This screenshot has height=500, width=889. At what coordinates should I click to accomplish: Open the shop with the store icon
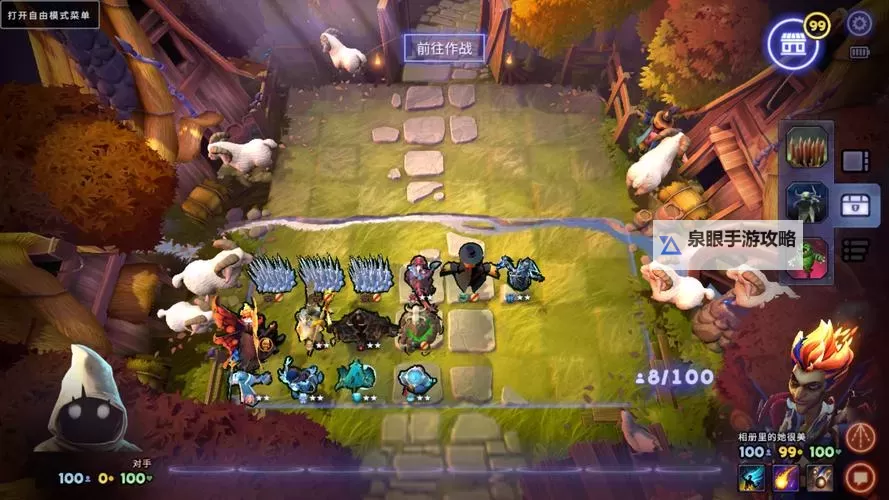pyautogui.click(x=792, y=43)
